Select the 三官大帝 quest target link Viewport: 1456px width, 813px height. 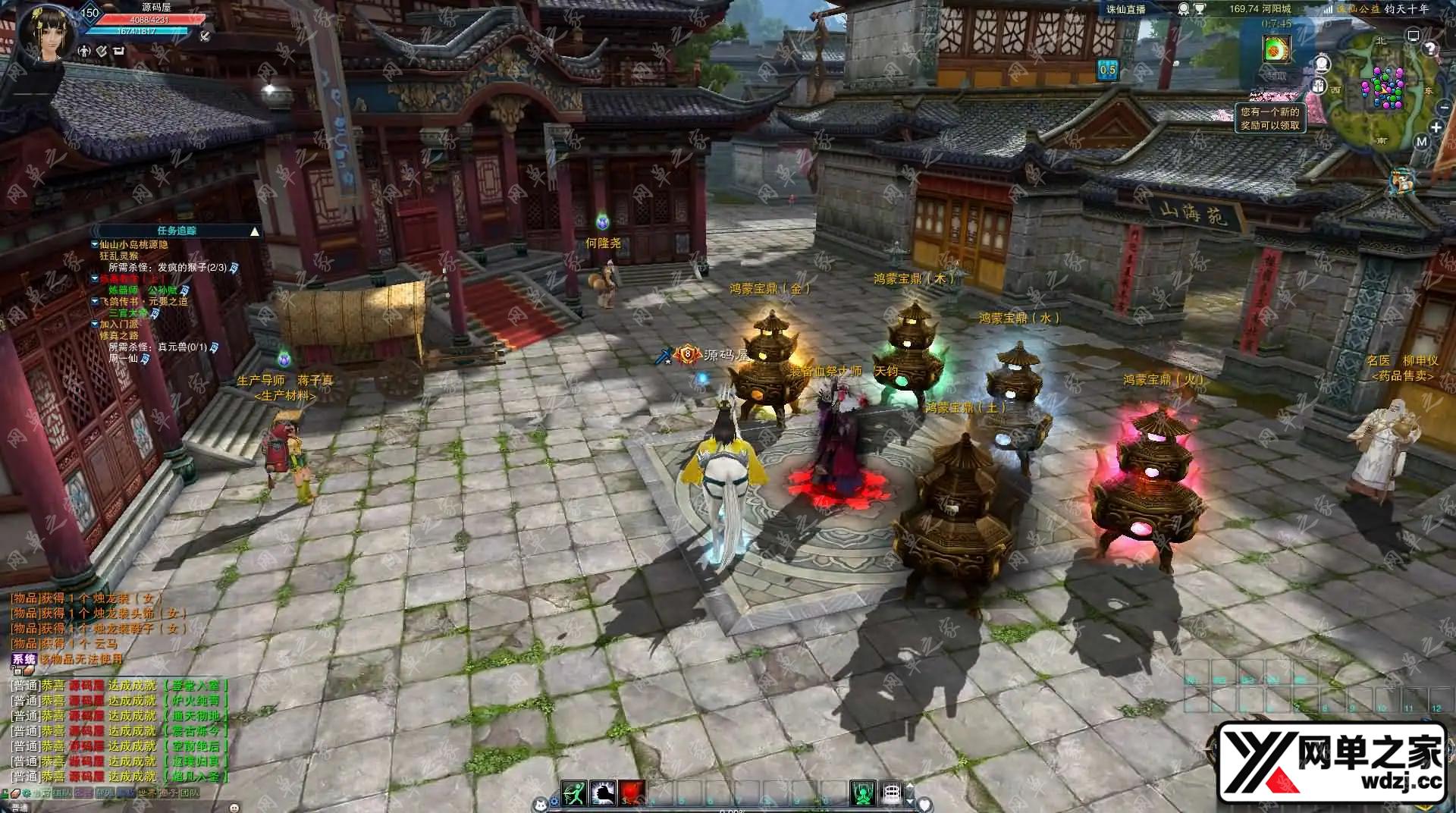tap(128, 312)
